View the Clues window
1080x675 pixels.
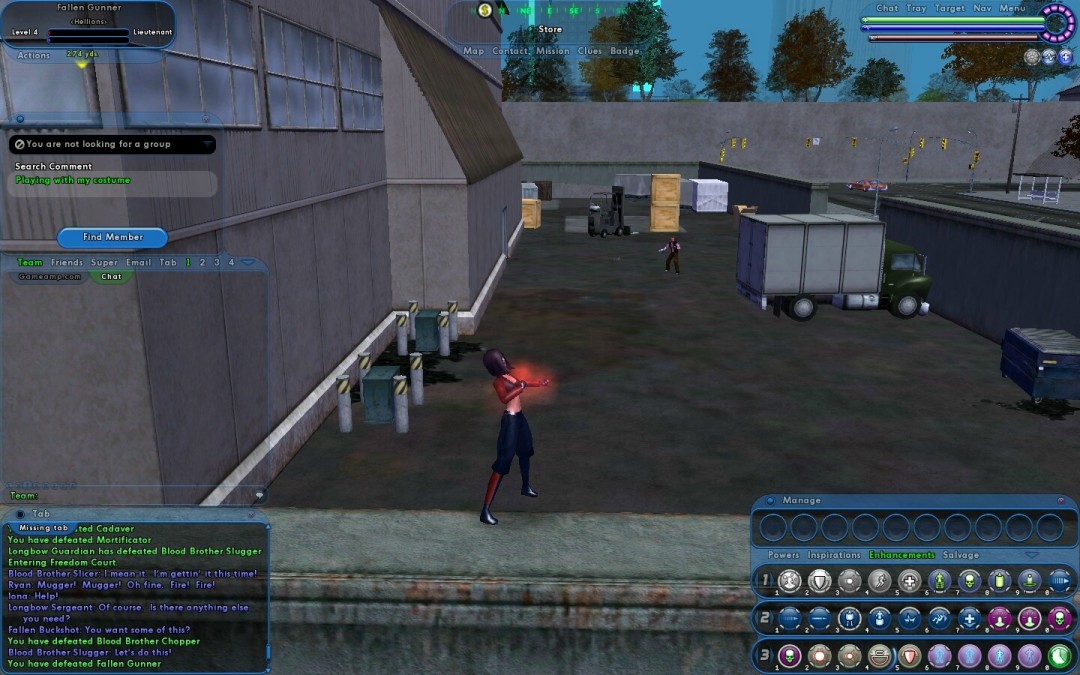click(590, 51)
